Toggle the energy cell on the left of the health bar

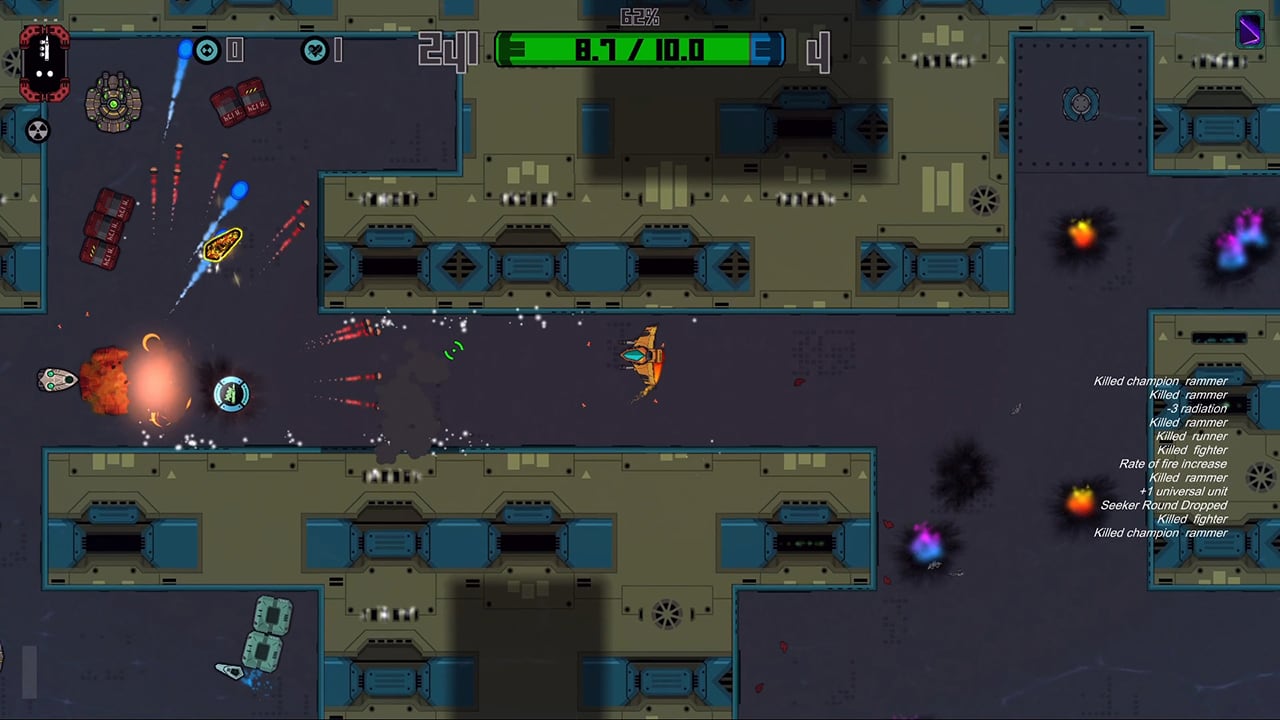pos(513,48)
